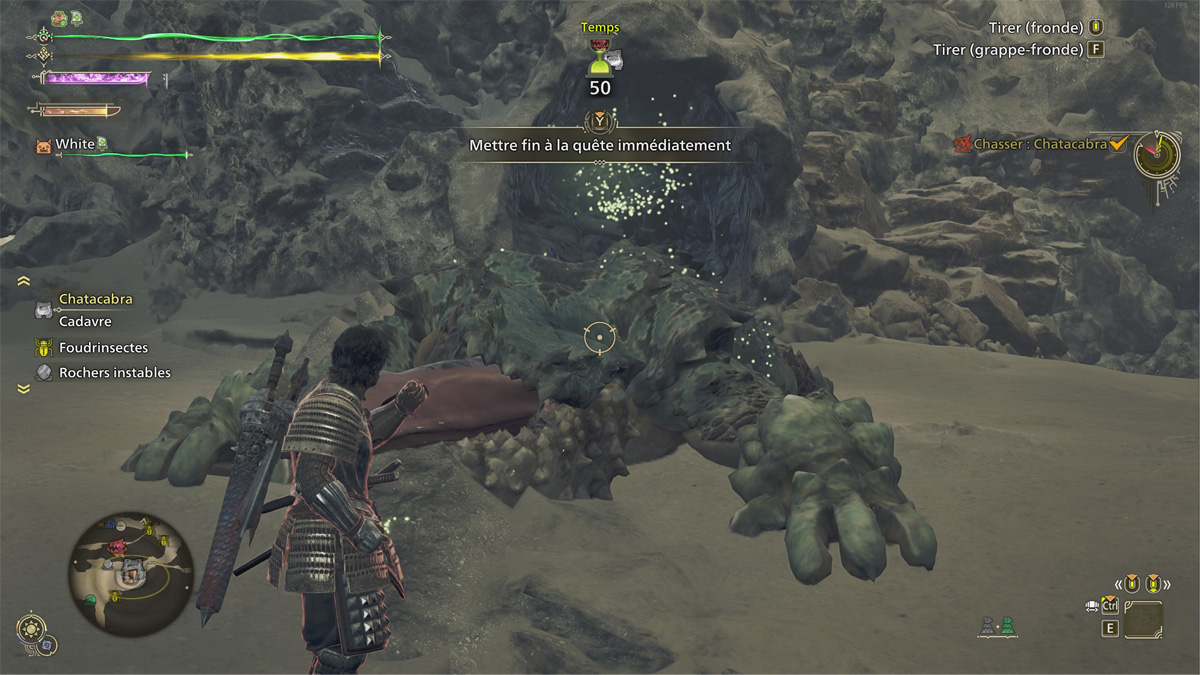The width and height of the screenshot is (1200, 675).
Task: Select the Palico White name tag
Action: coord(75,145)
